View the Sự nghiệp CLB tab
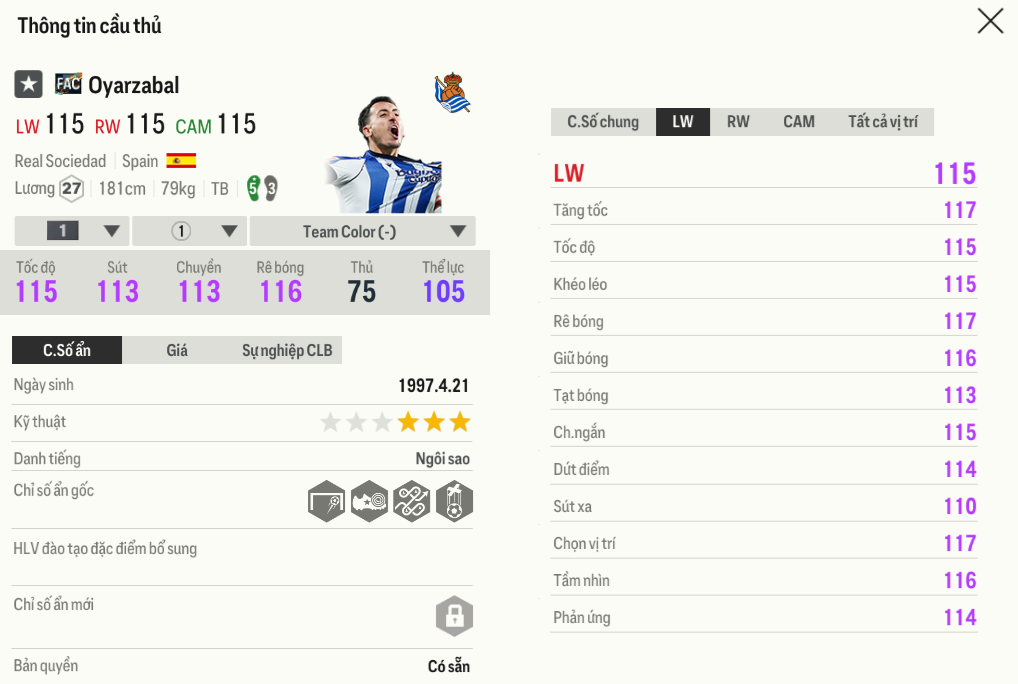This screenshot has height=684, width=1018. click(287, 350)
